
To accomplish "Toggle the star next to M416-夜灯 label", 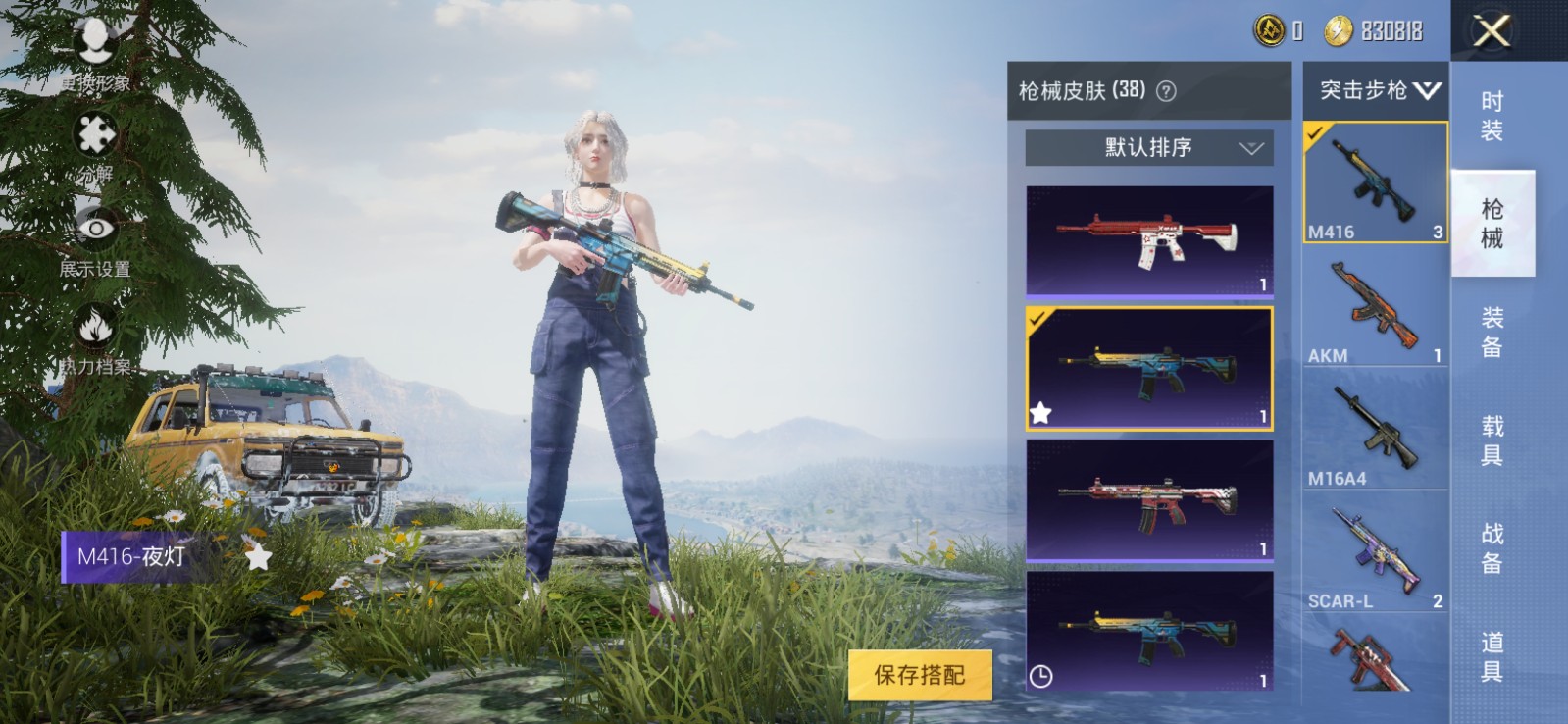I will click(257, 557).
